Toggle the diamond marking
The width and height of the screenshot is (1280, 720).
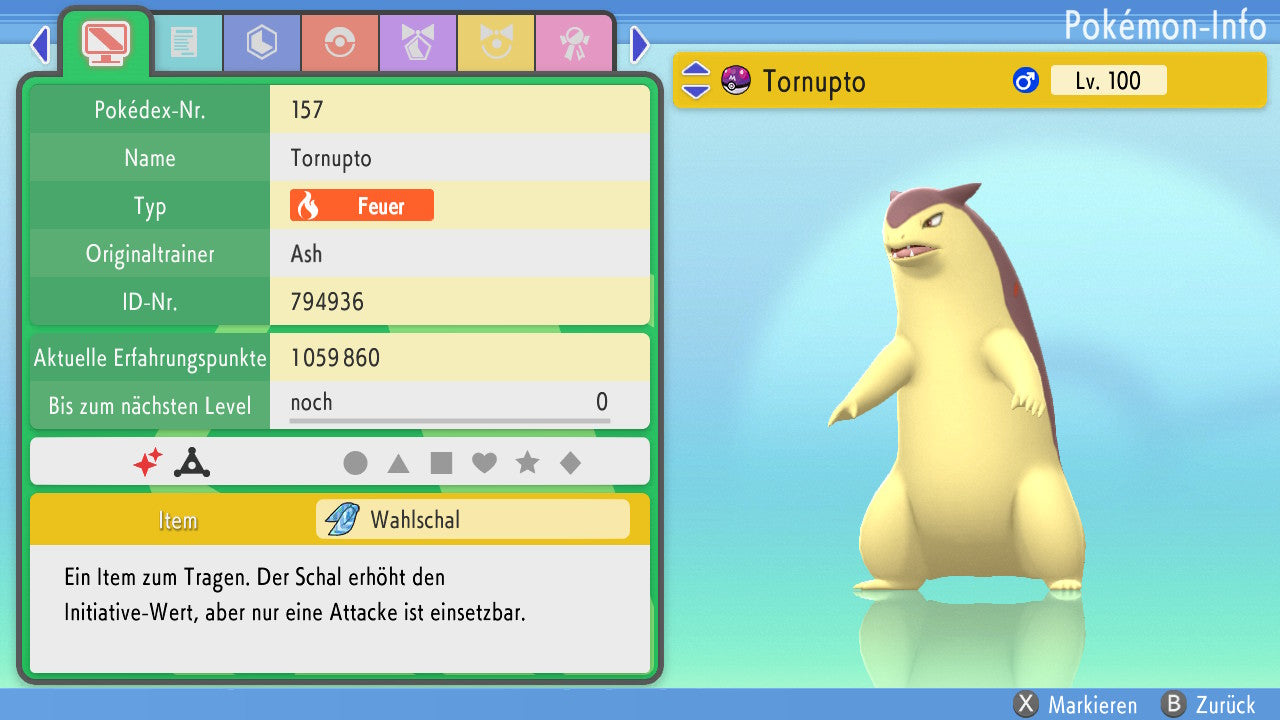point(570,463)
